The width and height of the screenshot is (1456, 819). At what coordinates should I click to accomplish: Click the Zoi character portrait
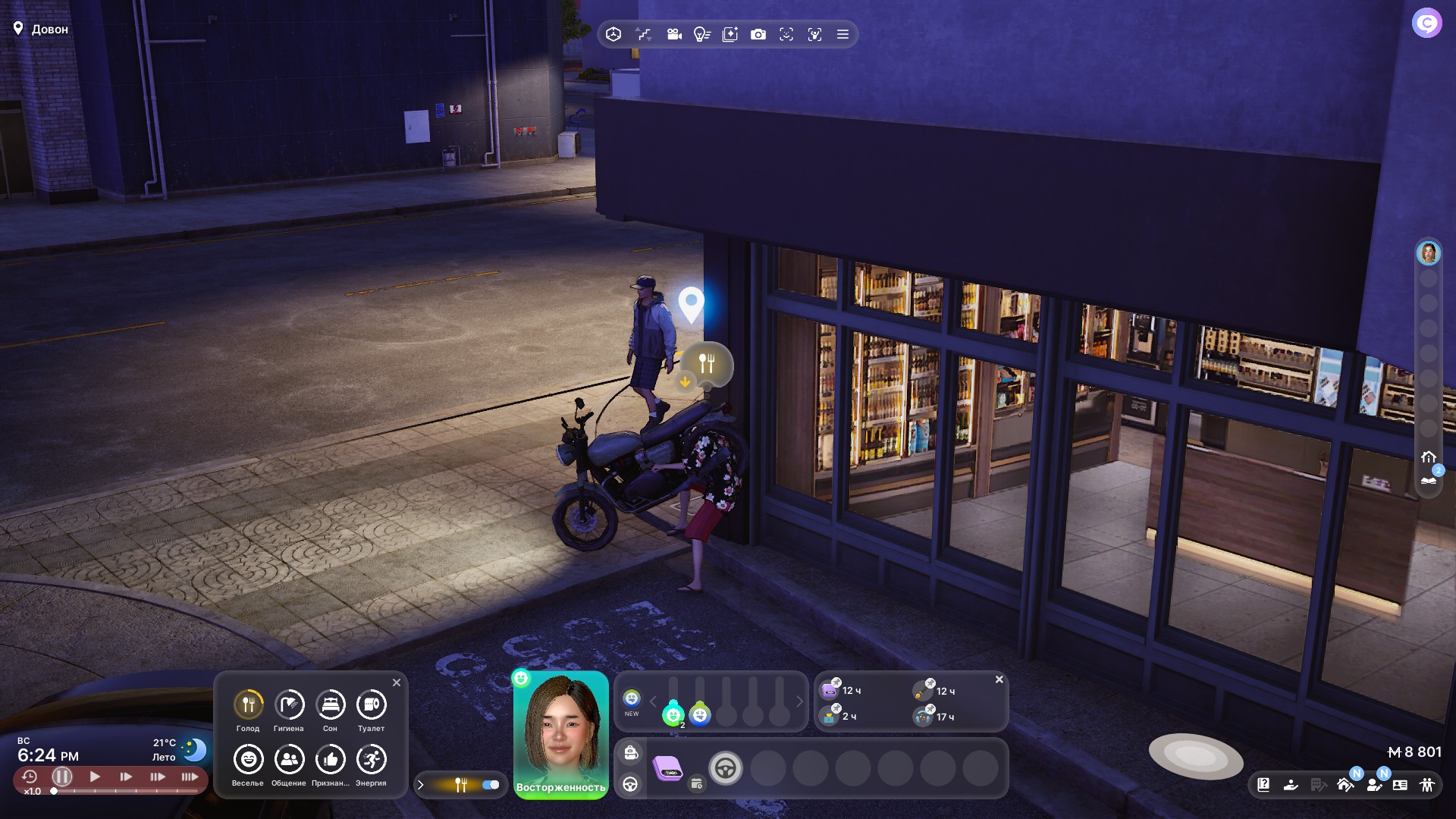pyautogui.click(x=560, y=728)
